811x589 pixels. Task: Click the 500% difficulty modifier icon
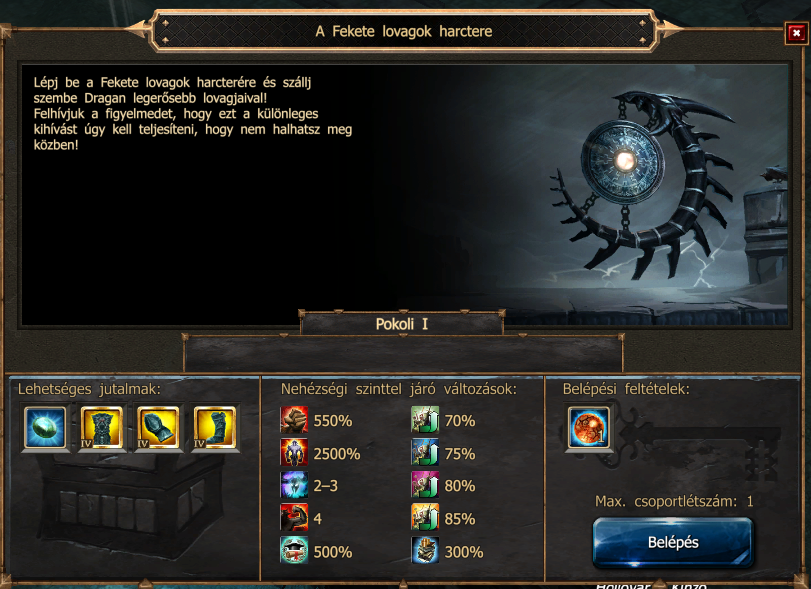coord(294,551)
